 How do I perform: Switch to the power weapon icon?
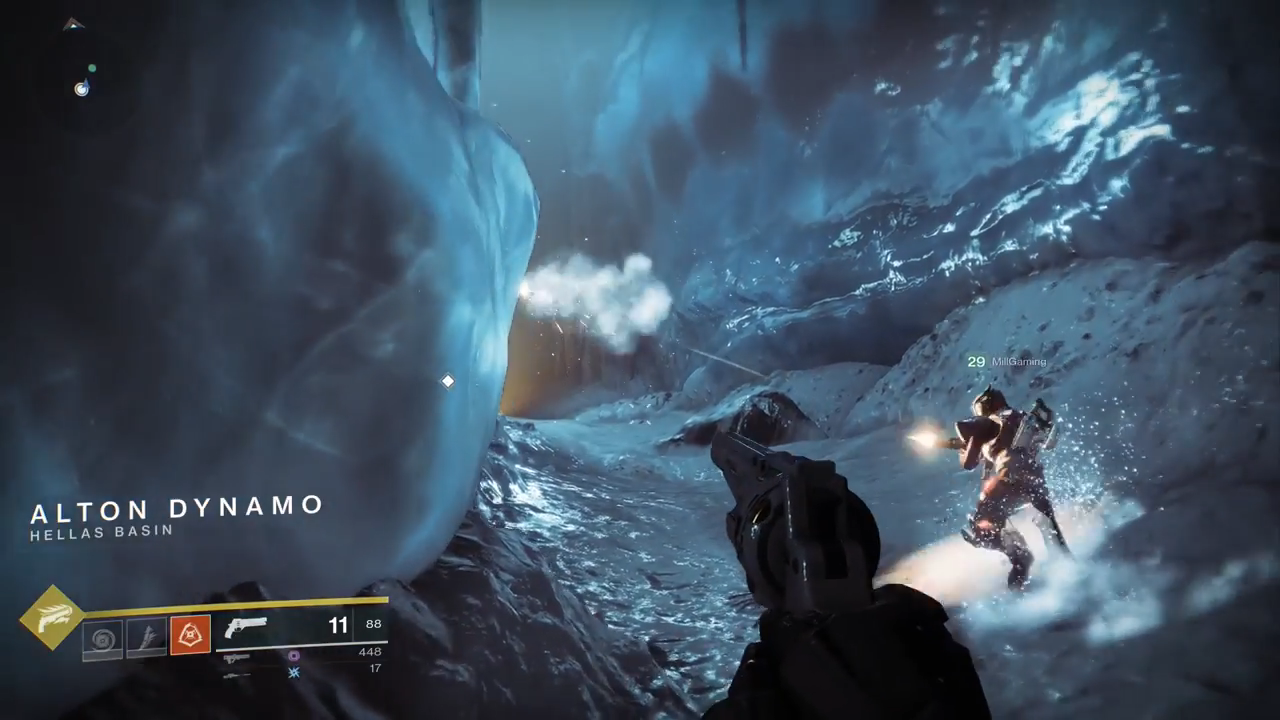pos(236,674)
